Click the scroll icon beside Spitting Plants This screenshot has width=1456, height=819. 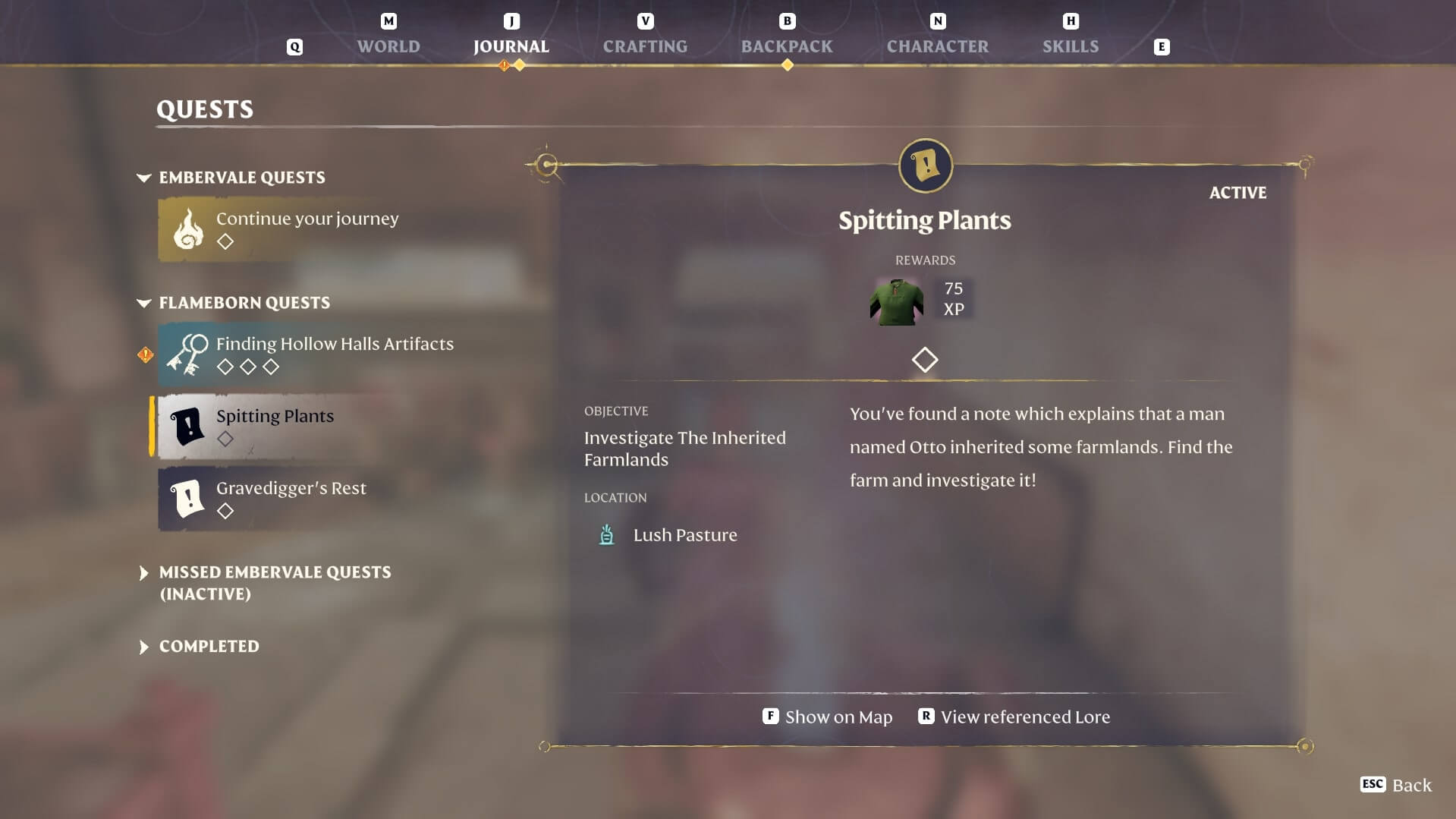[x=187, y=426]
